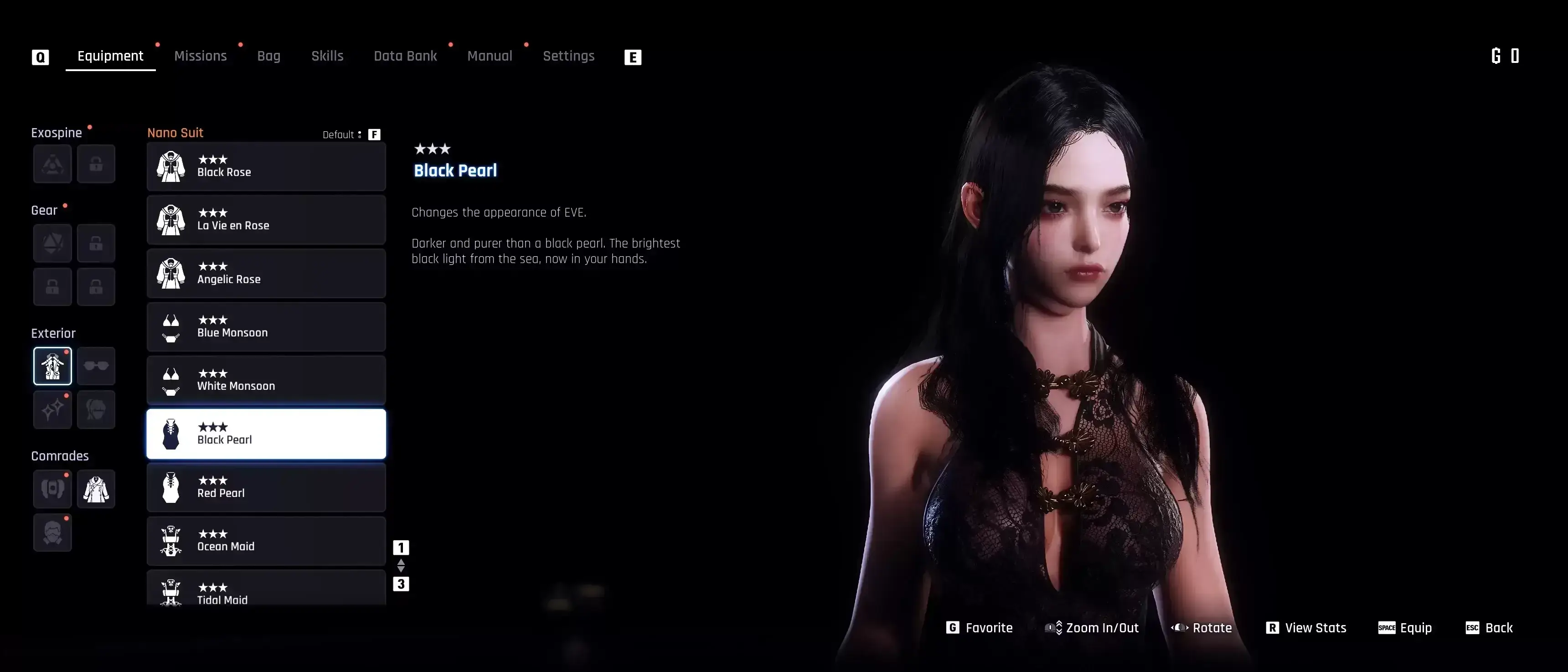
Task: Open View Stats
Action: 1306,628
